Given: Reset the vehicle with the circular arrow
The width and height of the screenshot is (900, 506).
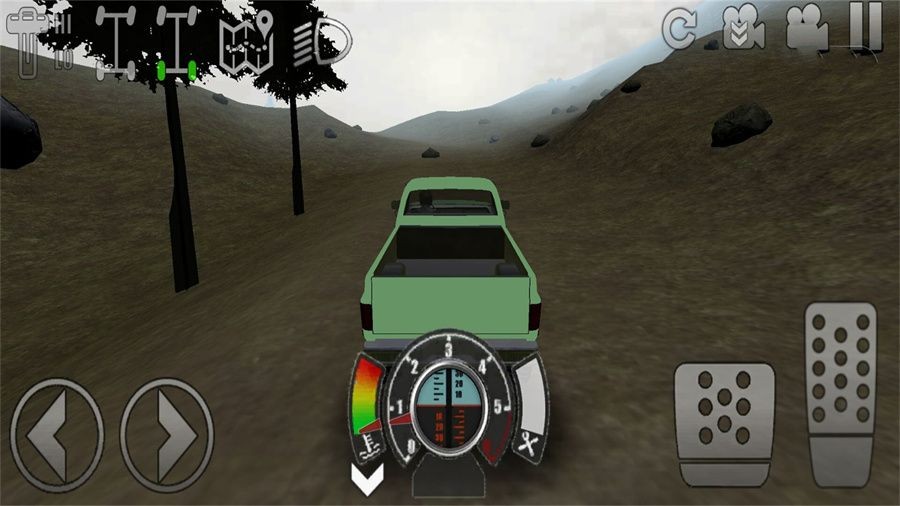Looking at the screenshot, I should (680, 30).
